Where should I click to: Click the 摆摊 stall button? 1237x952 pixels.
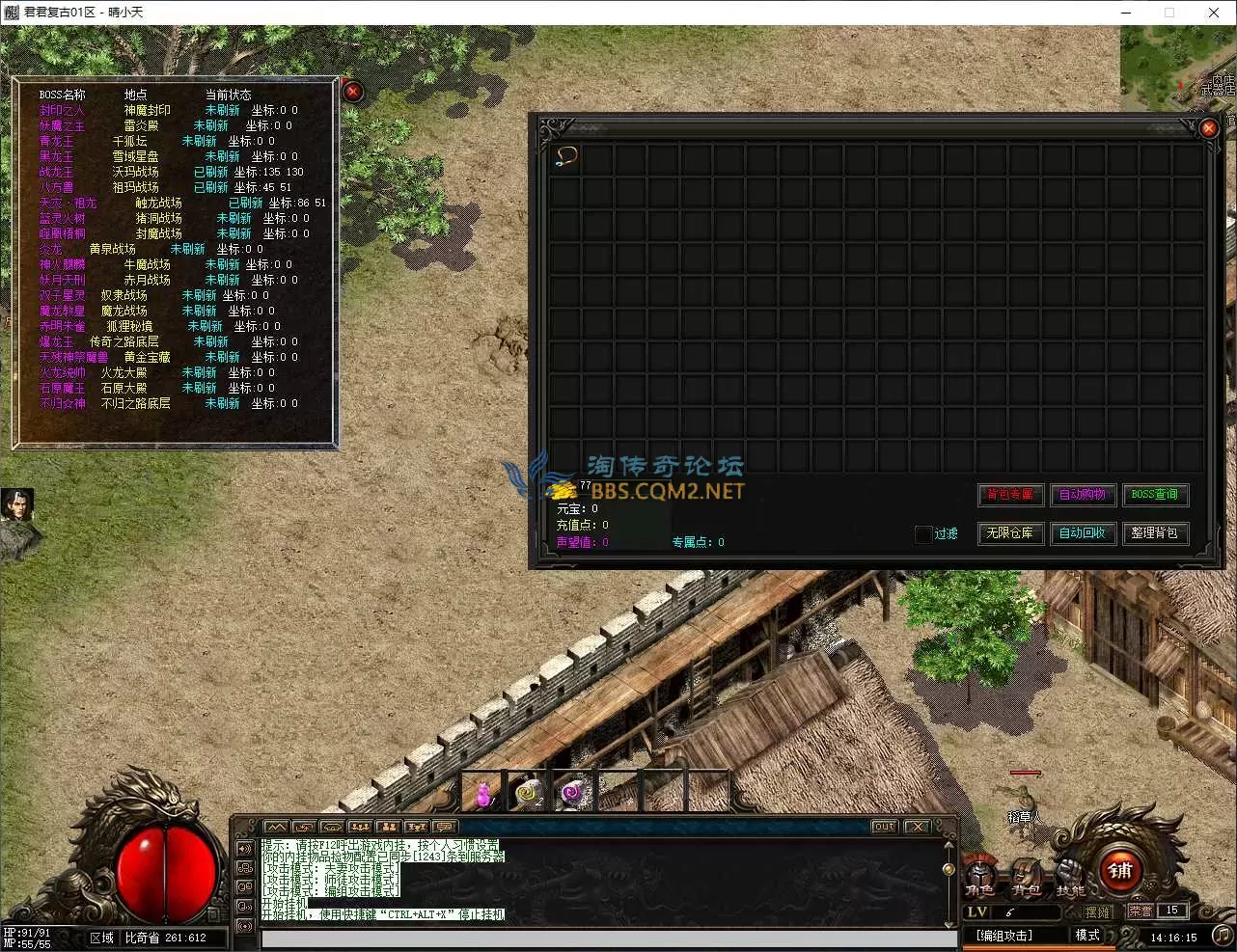1098,911
